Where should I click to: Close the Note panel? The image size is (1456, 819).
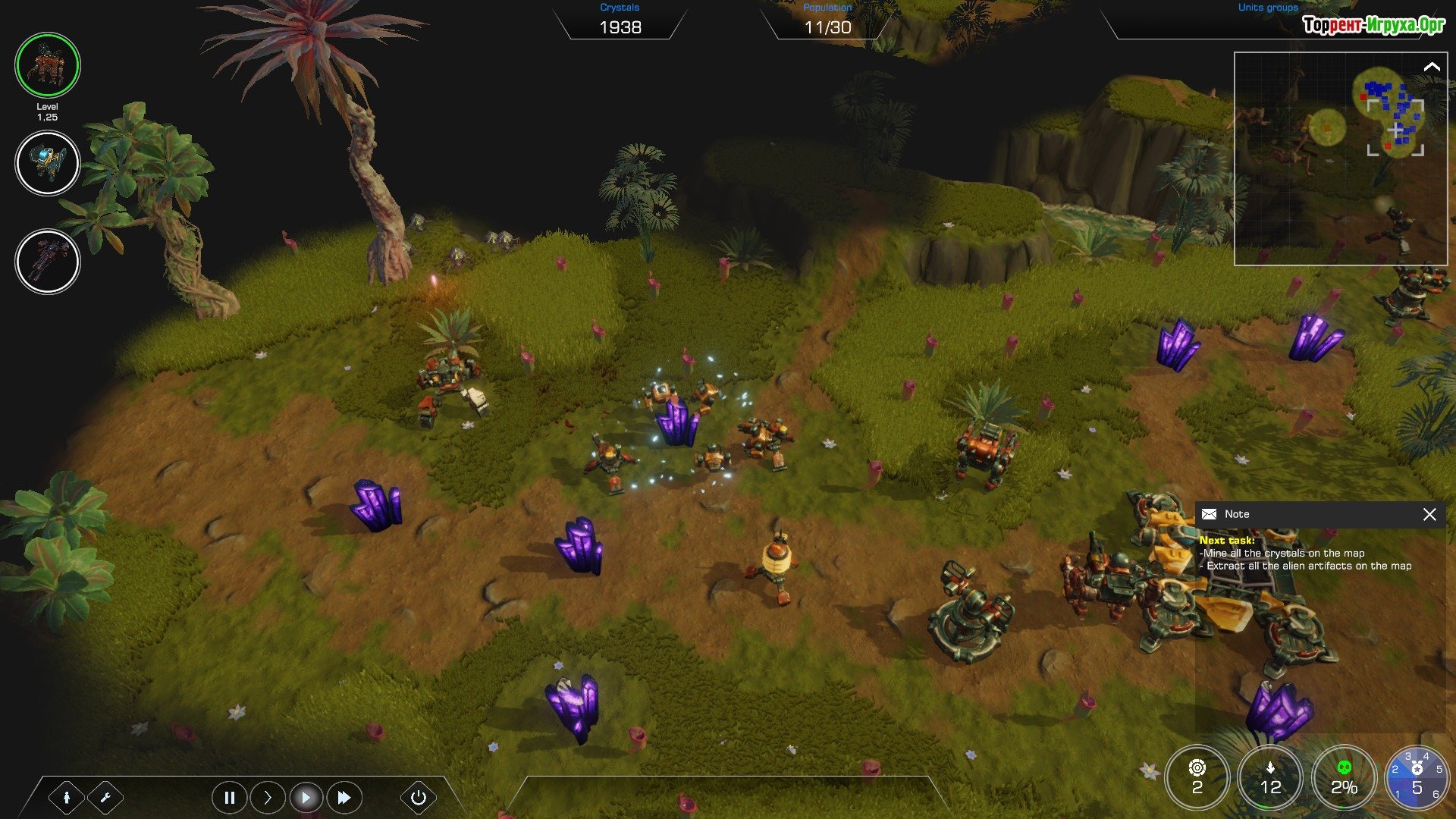1429,515
